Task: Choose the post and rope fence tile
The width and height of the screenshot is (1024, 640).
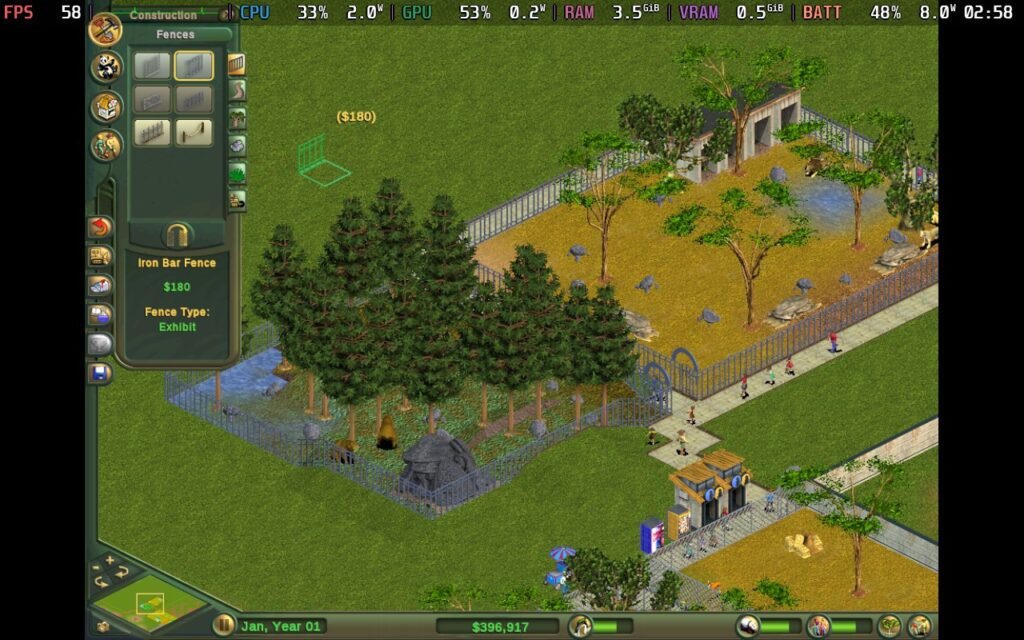Action: (194, 132)
